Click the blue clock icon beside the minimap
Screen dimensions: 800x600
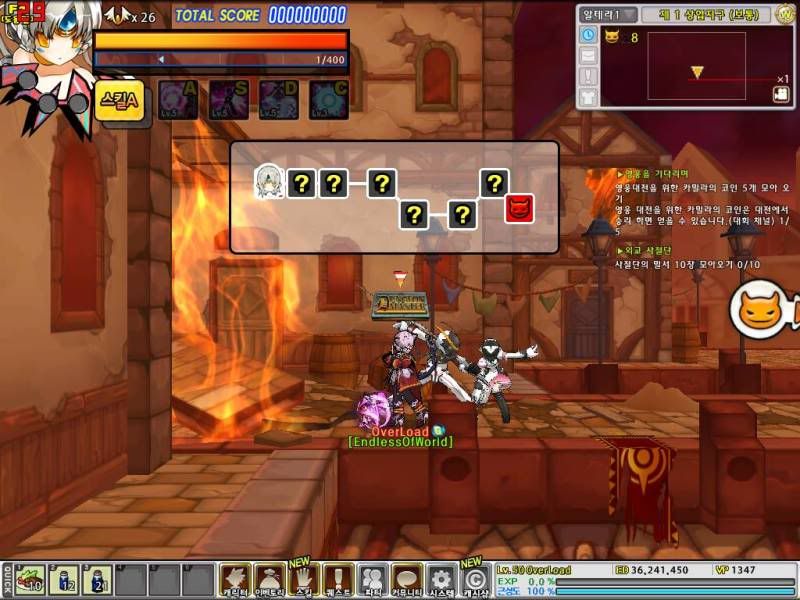click(x=587, y=35)
